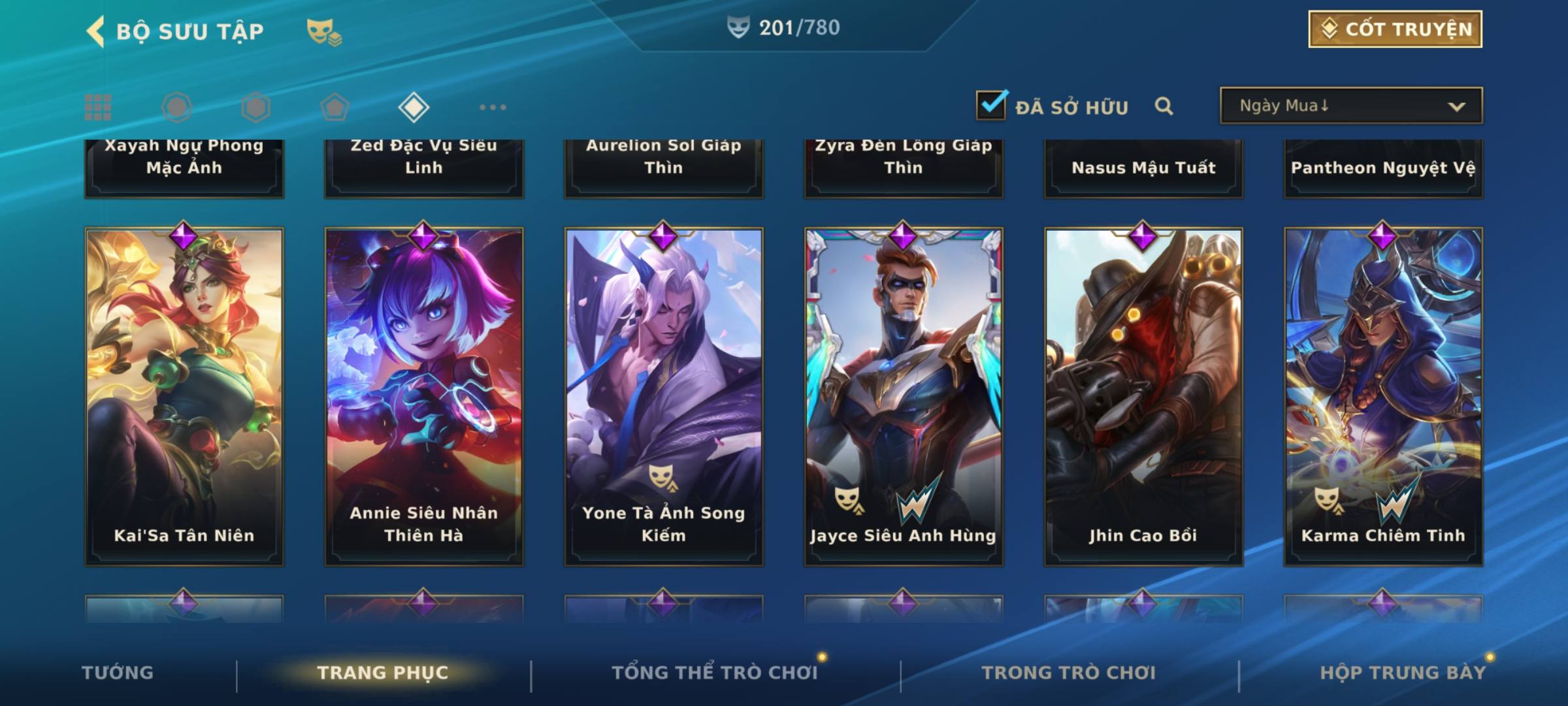
Task: Open the Cốt Truyện lore button
Action: click(1395, 29)
